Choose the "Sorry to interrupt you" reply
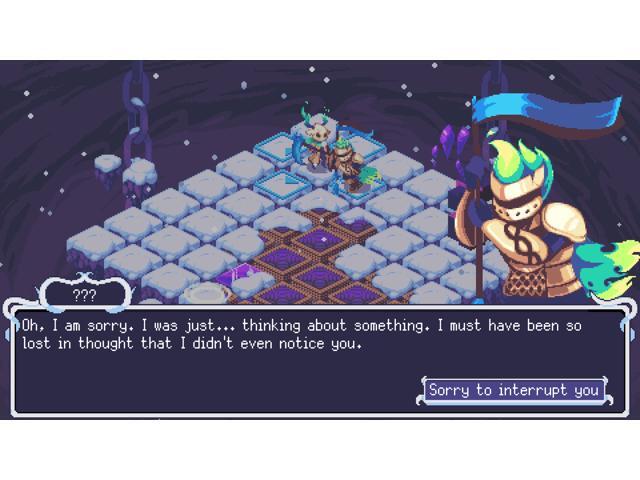Image resolution: width=640 pixels, height=480 pixels. 513,390
